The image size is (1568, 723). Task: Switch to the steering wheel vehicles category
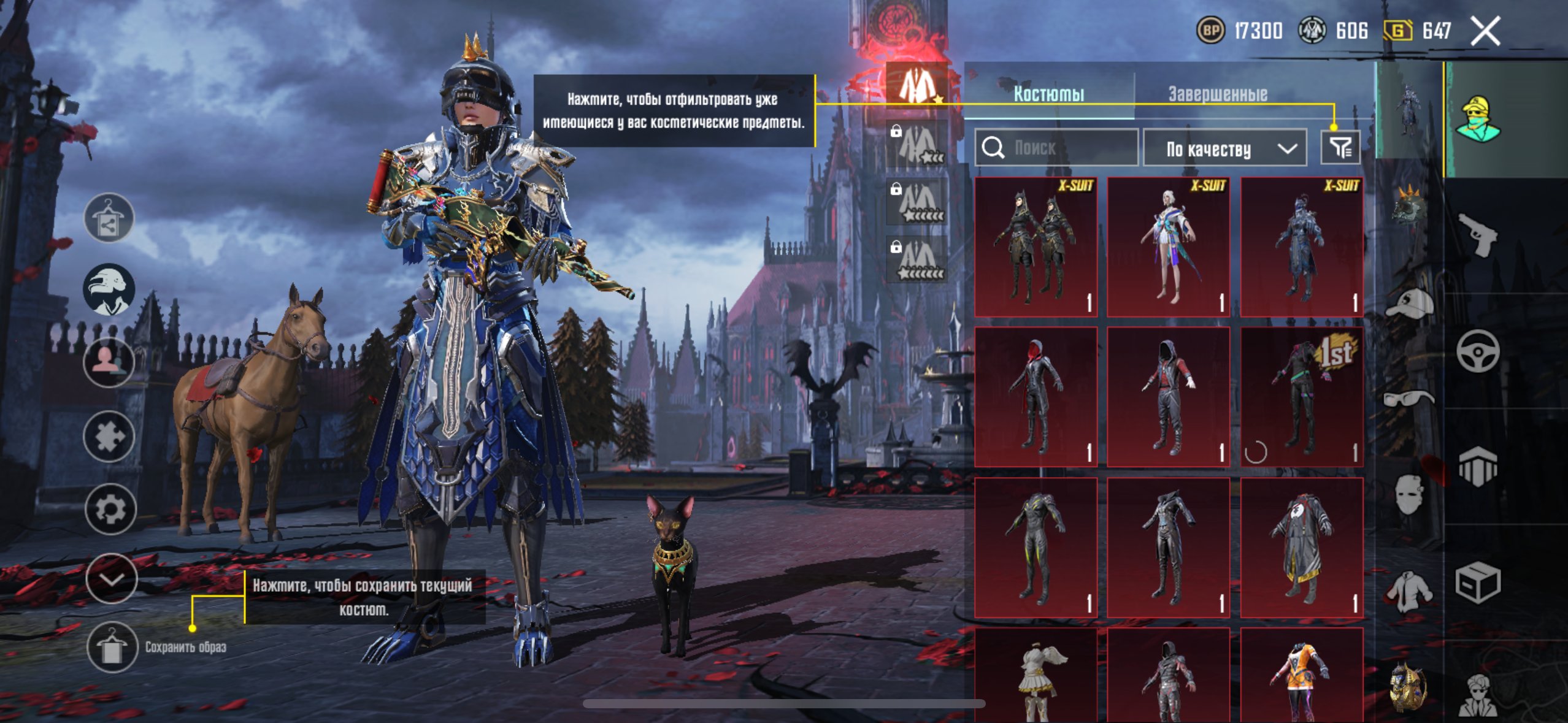coord(1477,351)
